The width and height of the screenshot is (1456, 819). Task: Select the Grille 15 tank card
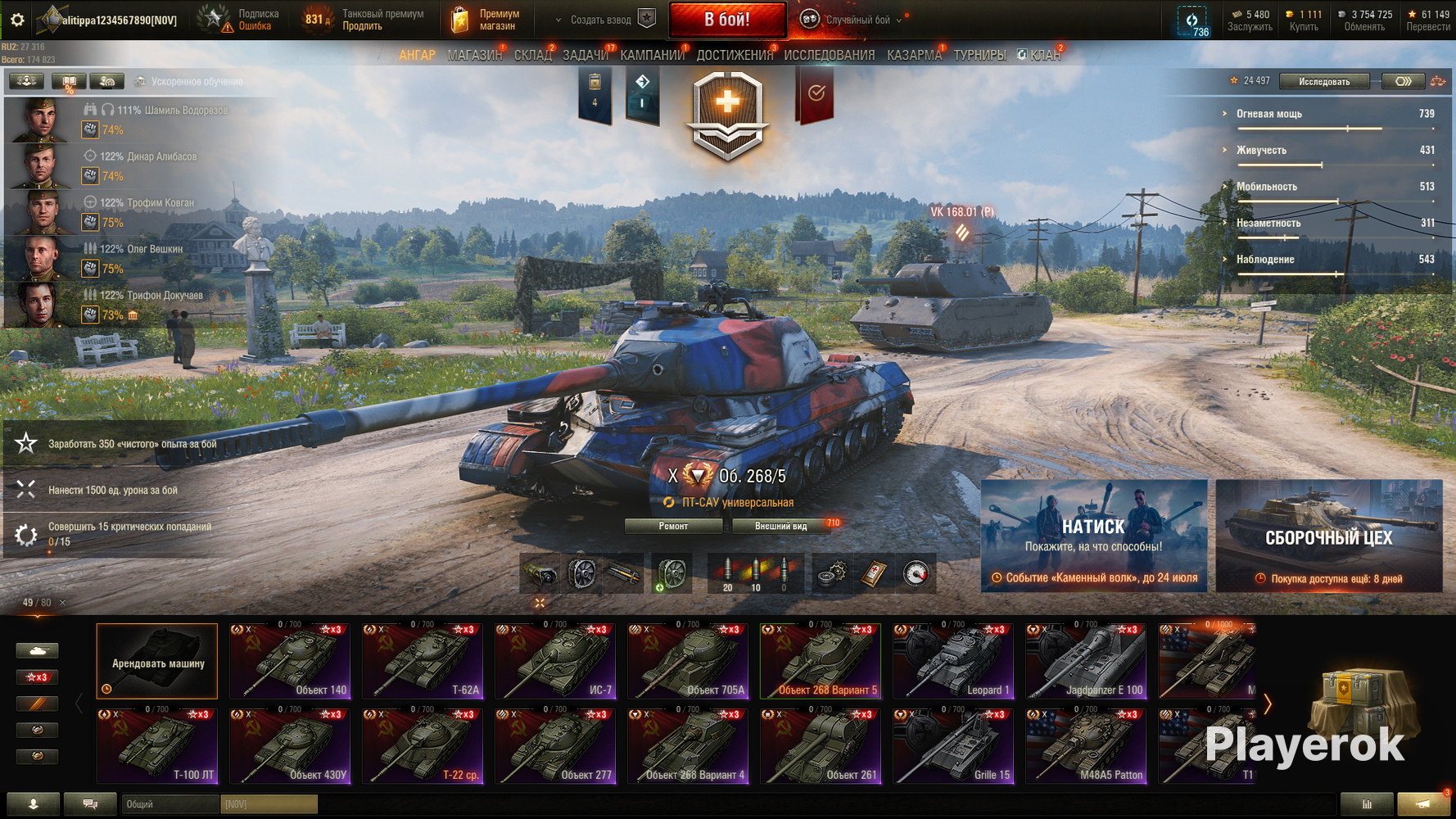(x=953, y=747)
